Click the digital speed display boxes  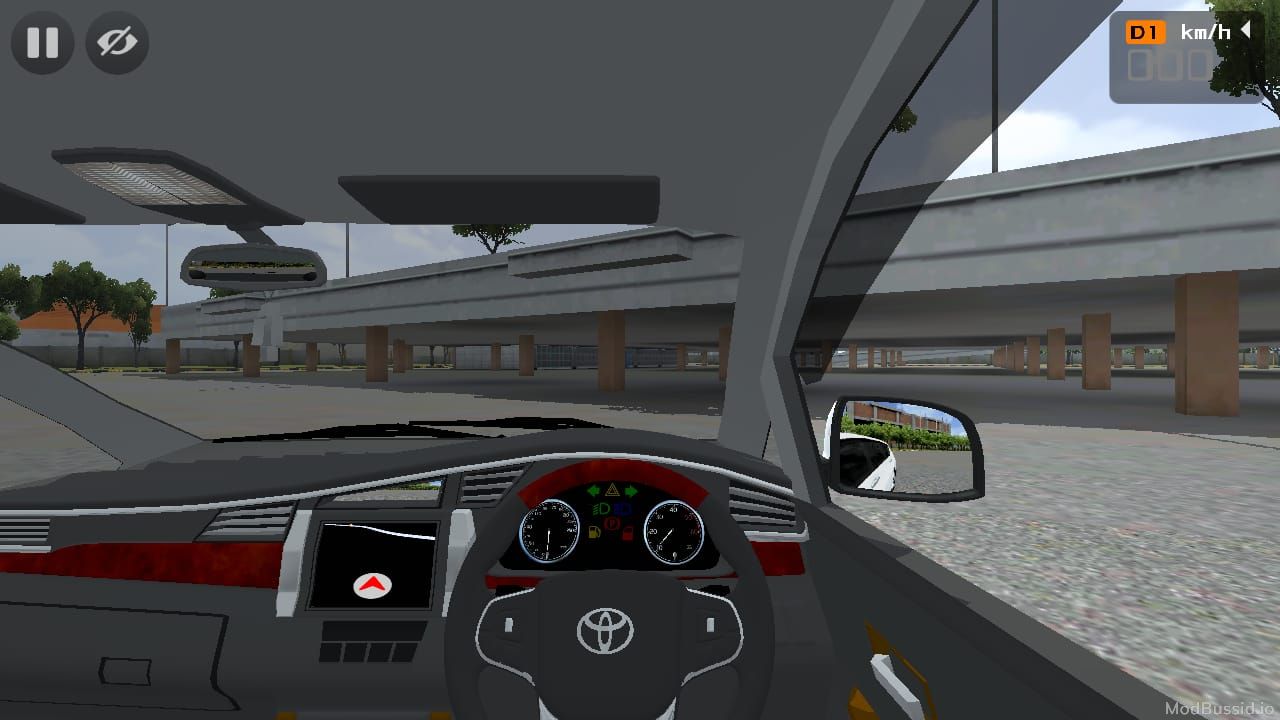1168,66
